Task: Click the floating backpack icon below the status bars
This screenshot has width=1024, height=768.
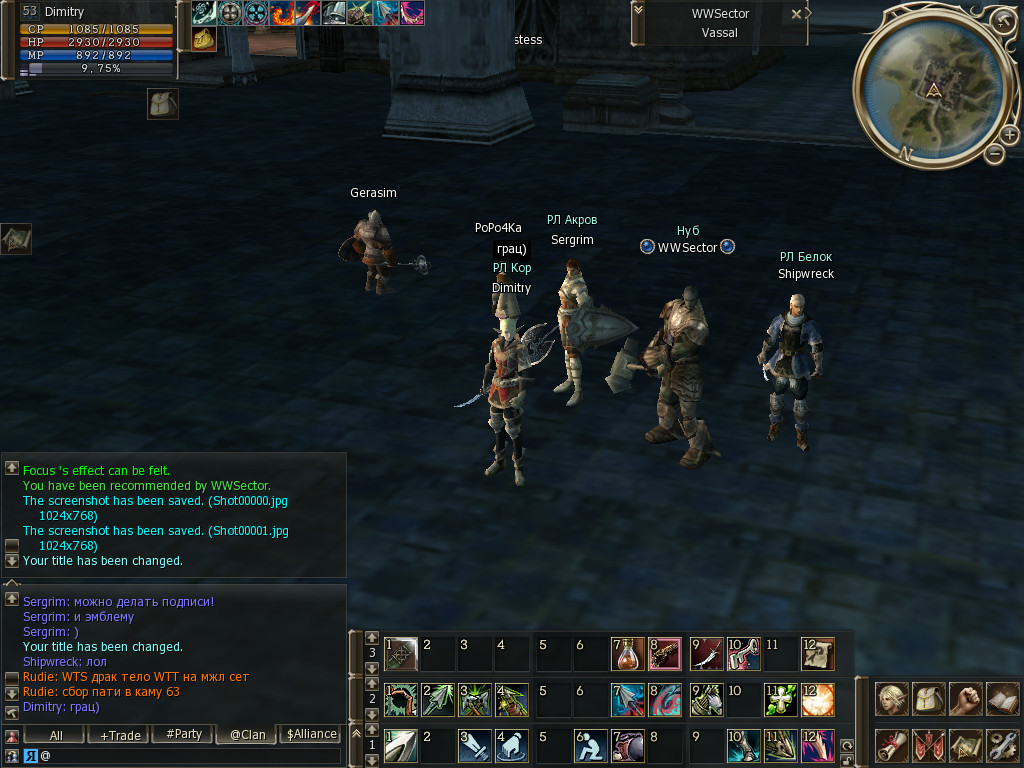Action: tap(163, 103)
